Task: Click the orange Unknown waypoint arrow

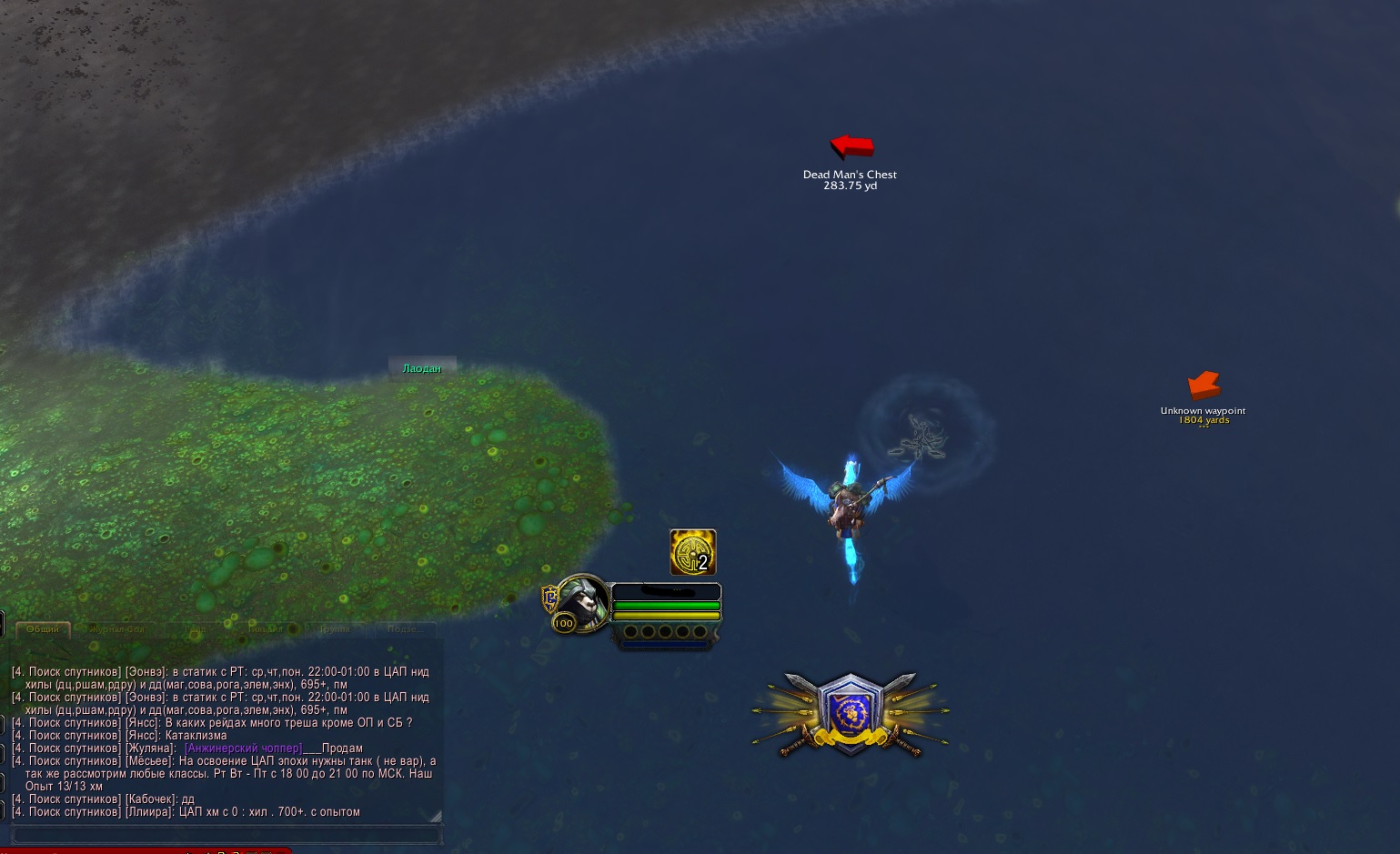Action: click(1204, 386)
